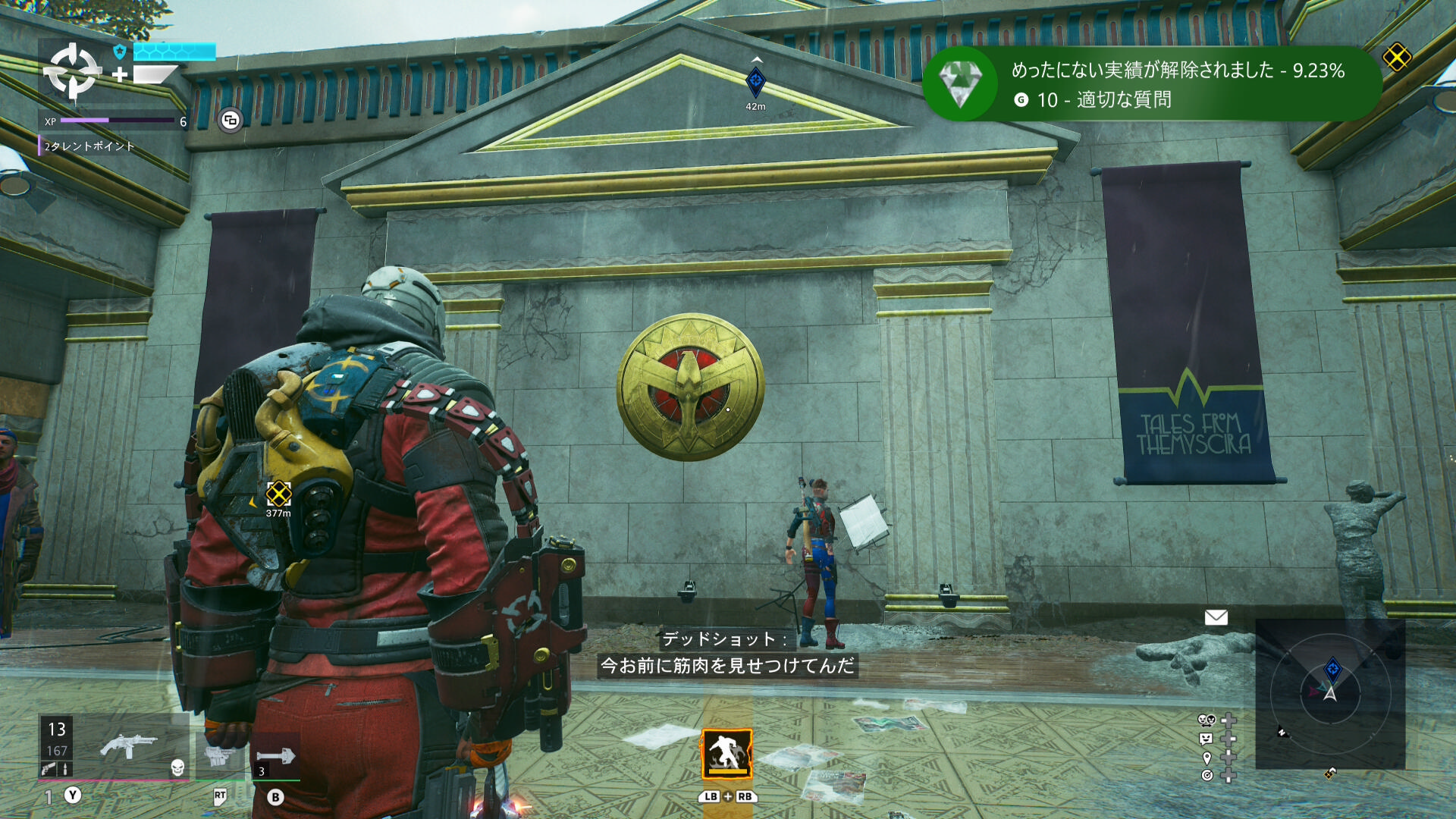This screenshot has width=1456, height=819.
Task: Activate the traversal ability icon at bottom center
Action: (726, 755)
